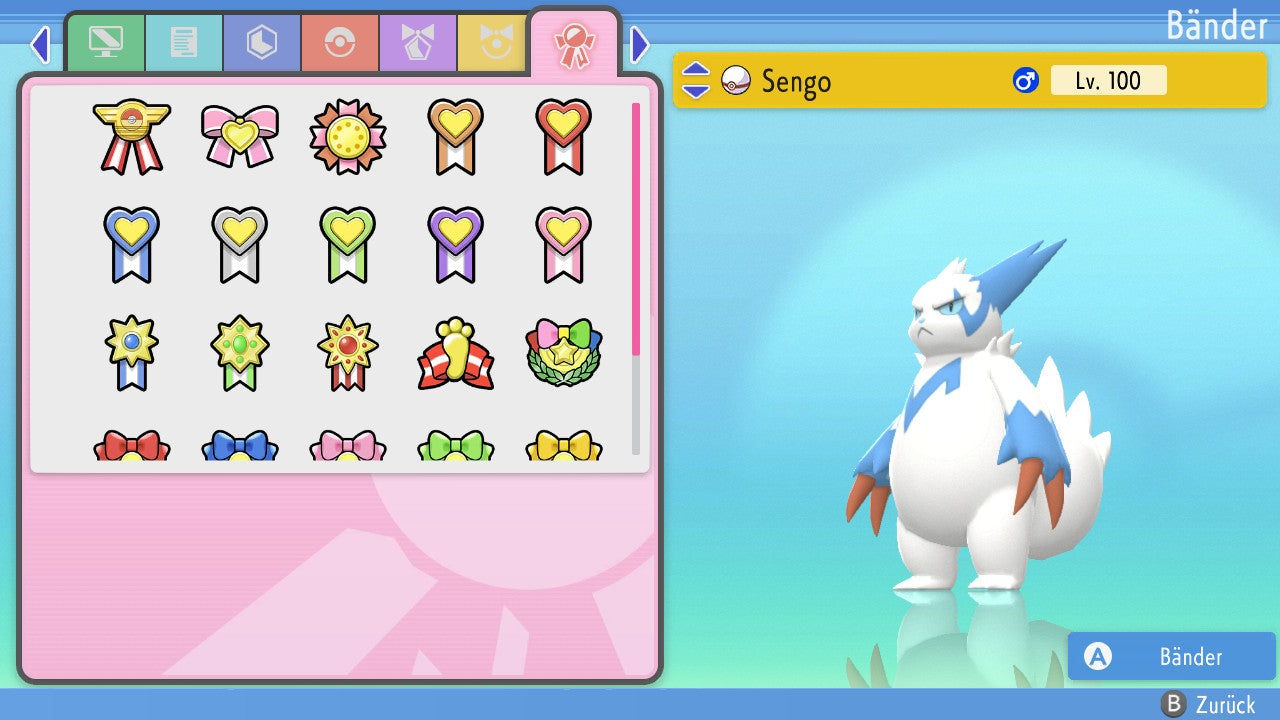Choose the blue gem star ribbon

coord(131,352)
